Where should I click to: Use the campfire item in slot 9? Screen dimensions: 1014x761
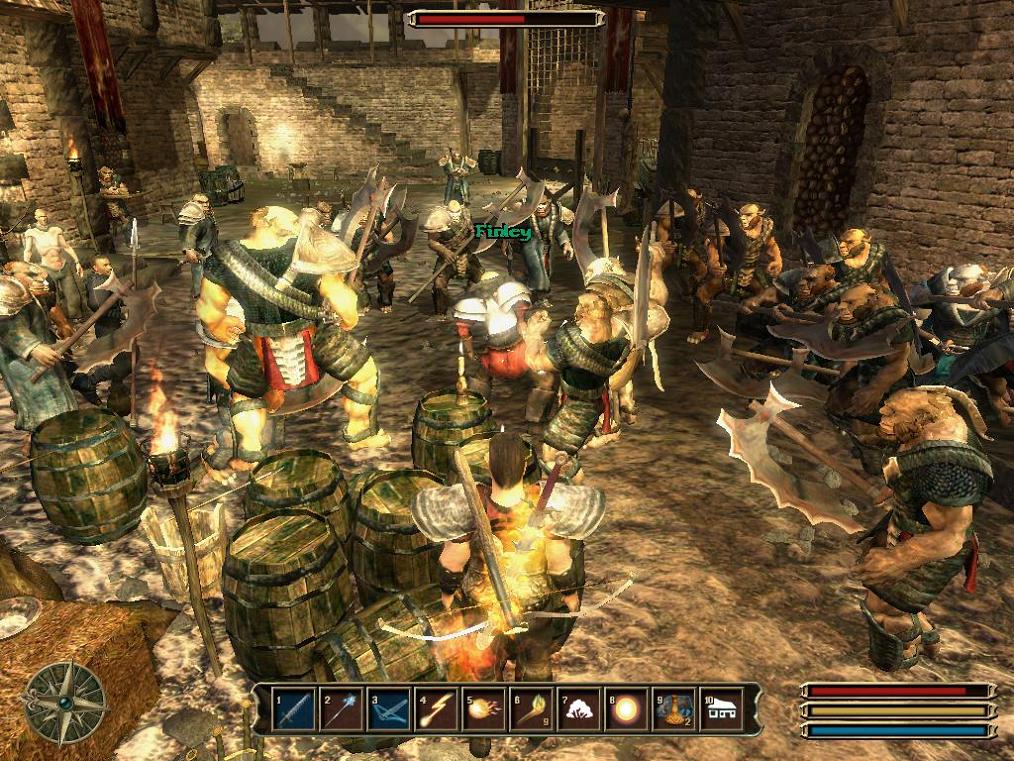tap(673, 709)
